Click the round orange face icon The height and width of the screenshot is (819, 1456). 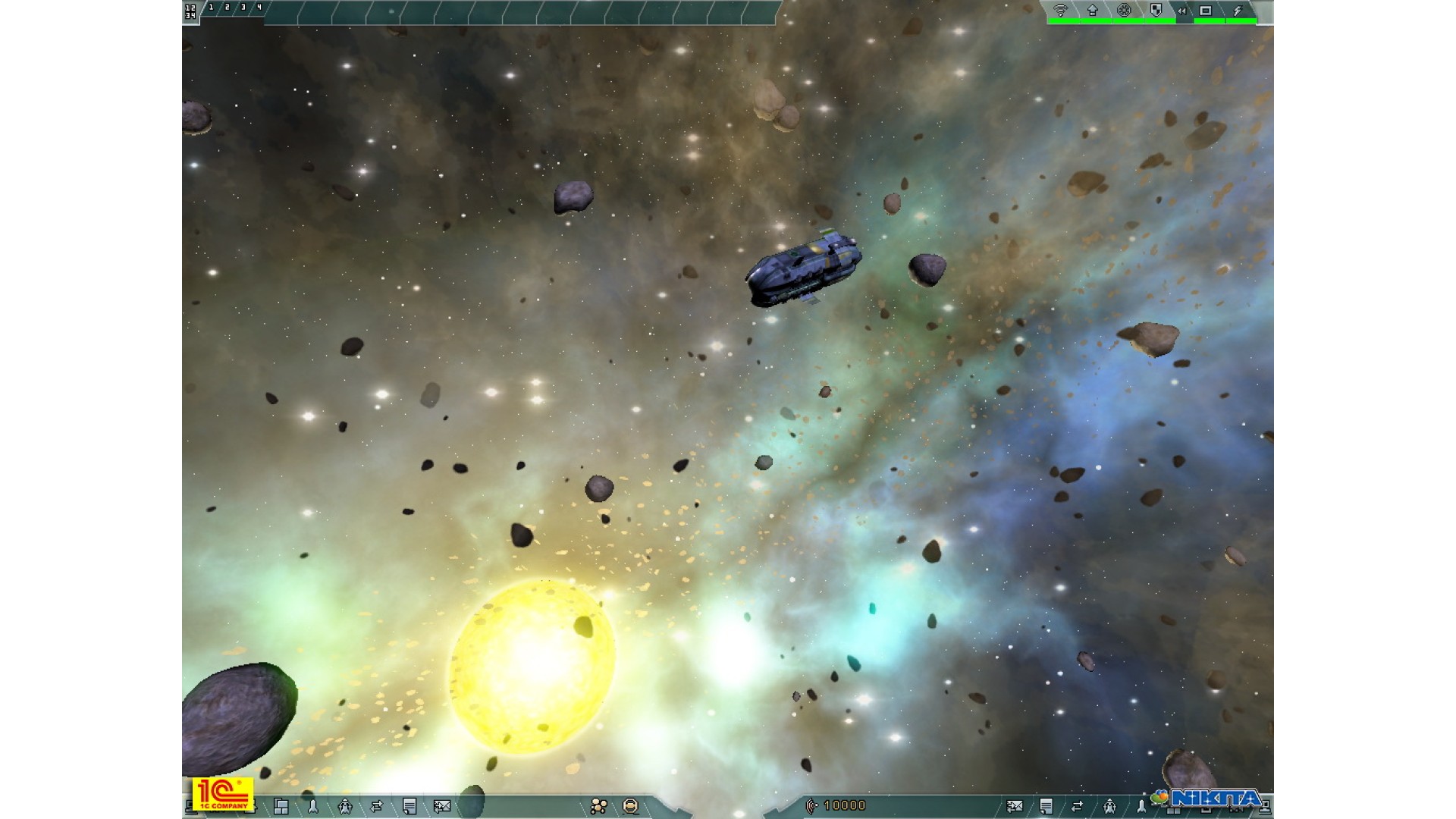point(630,806)
